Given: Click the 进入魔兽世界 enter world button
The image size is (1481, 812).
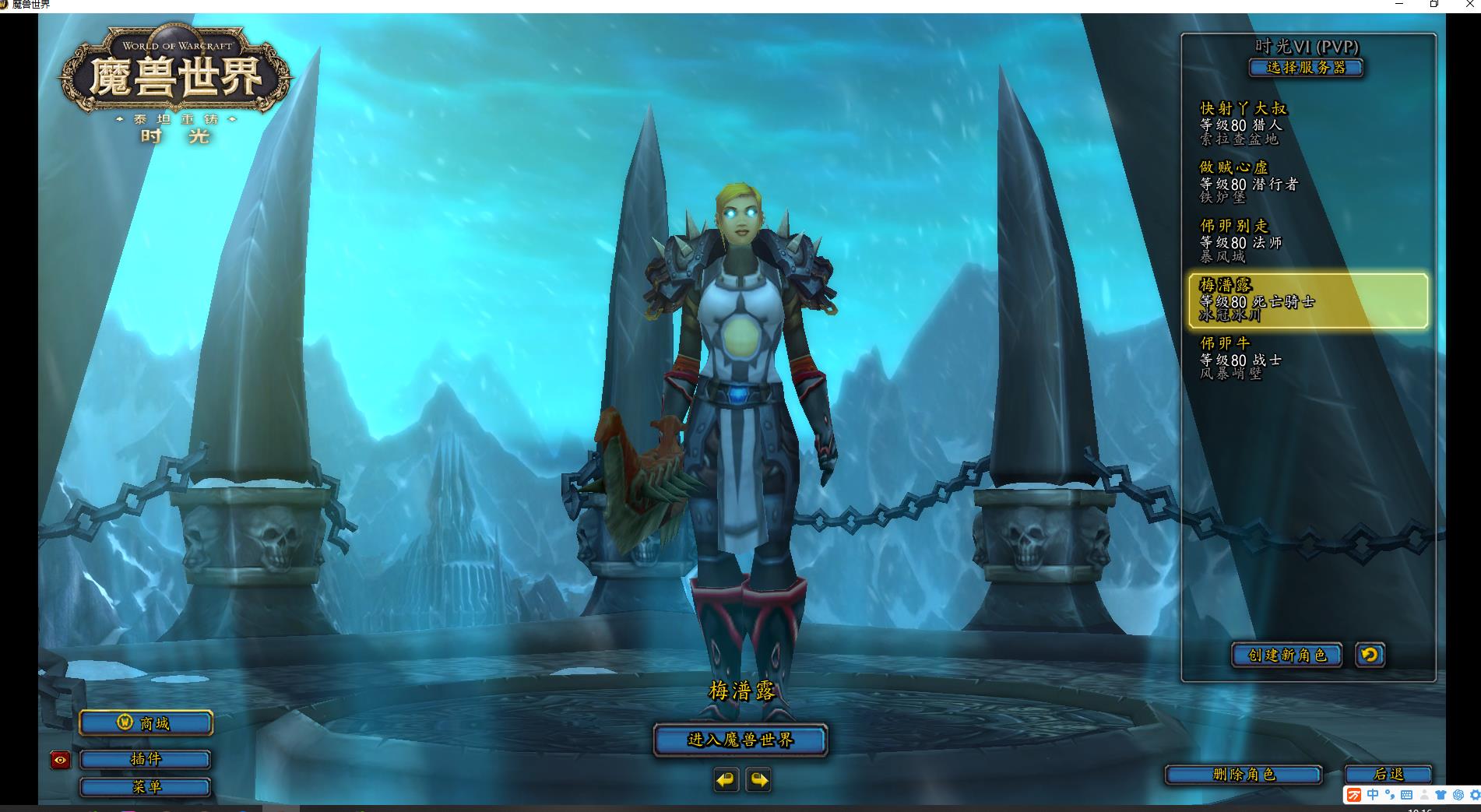Looking at the screenshot, I should (740, 740).
